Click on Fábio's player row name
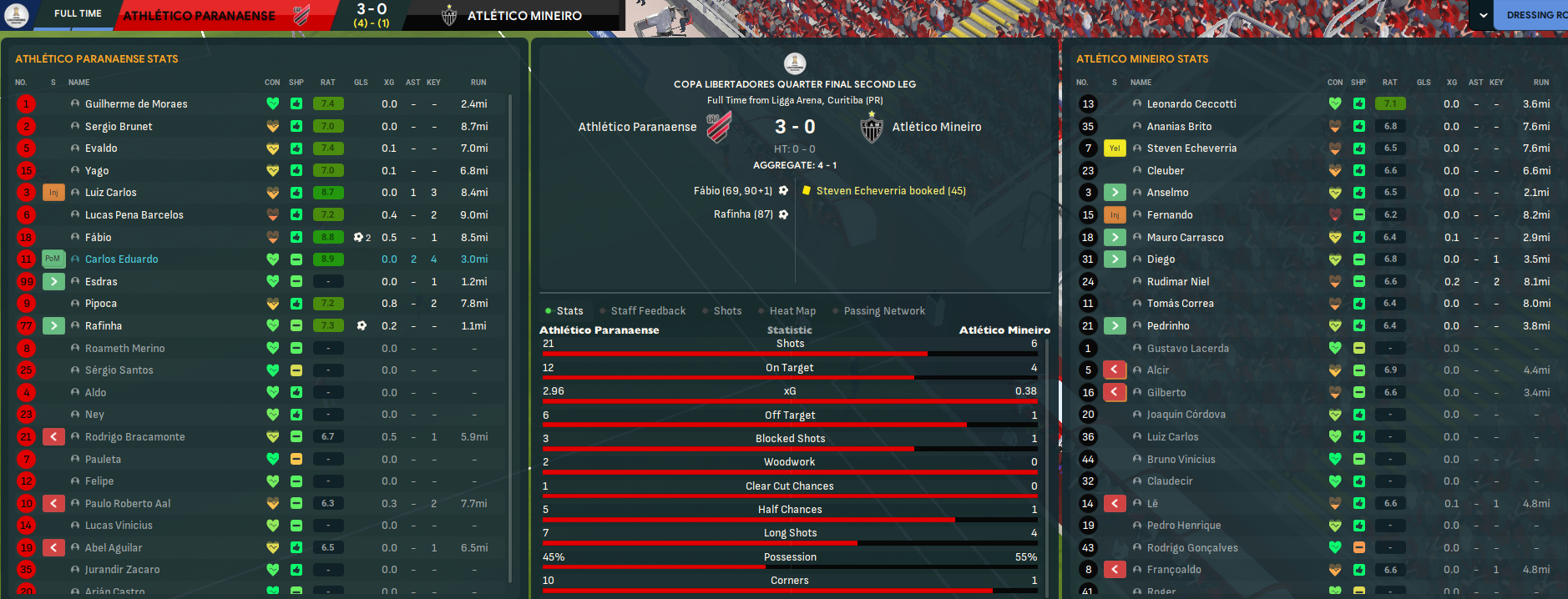This screenshot has width=1568, height=599. pos(99,238)
